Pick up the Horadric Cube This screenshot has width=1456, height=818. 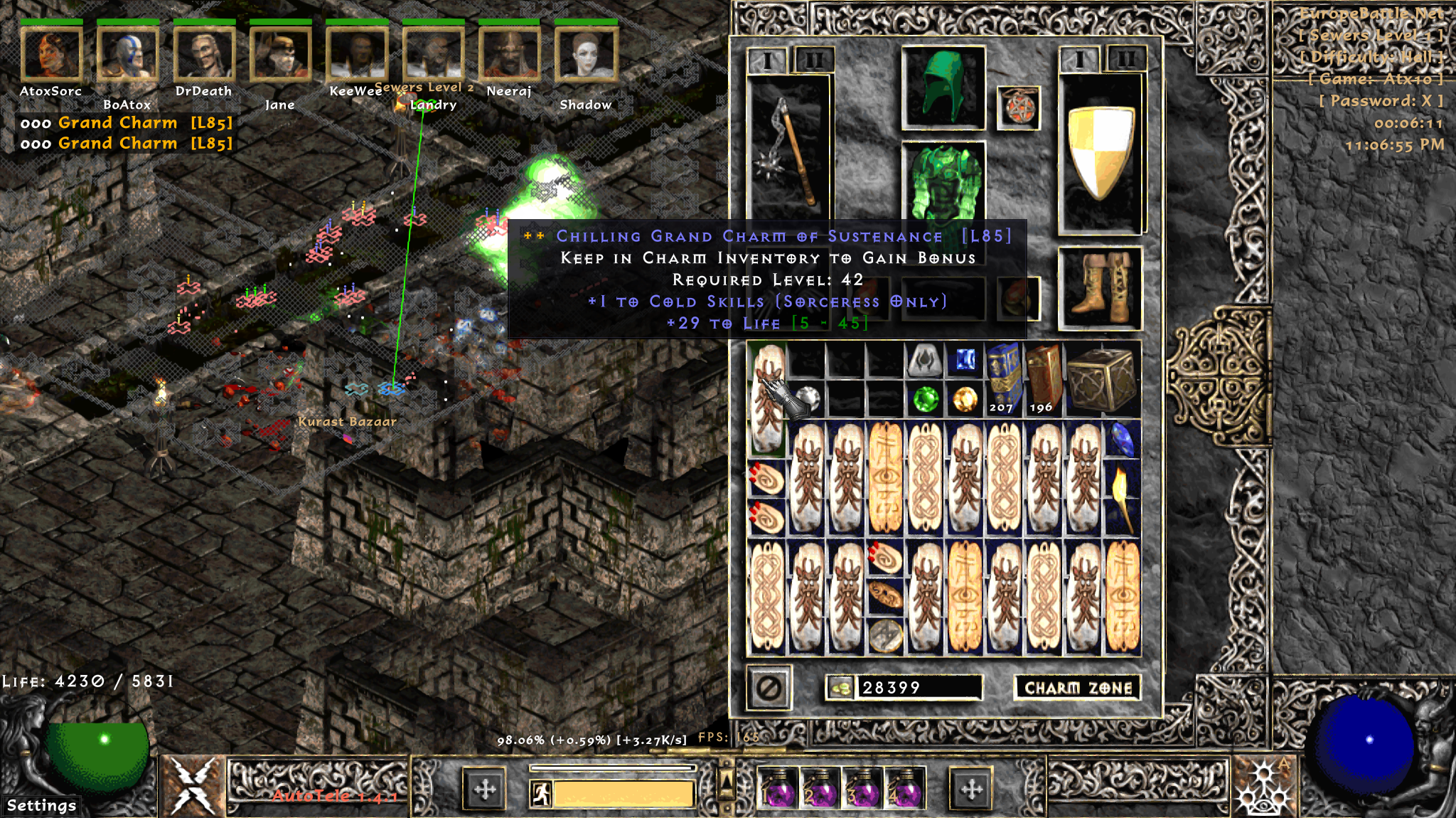click(x=1101, y=380)
